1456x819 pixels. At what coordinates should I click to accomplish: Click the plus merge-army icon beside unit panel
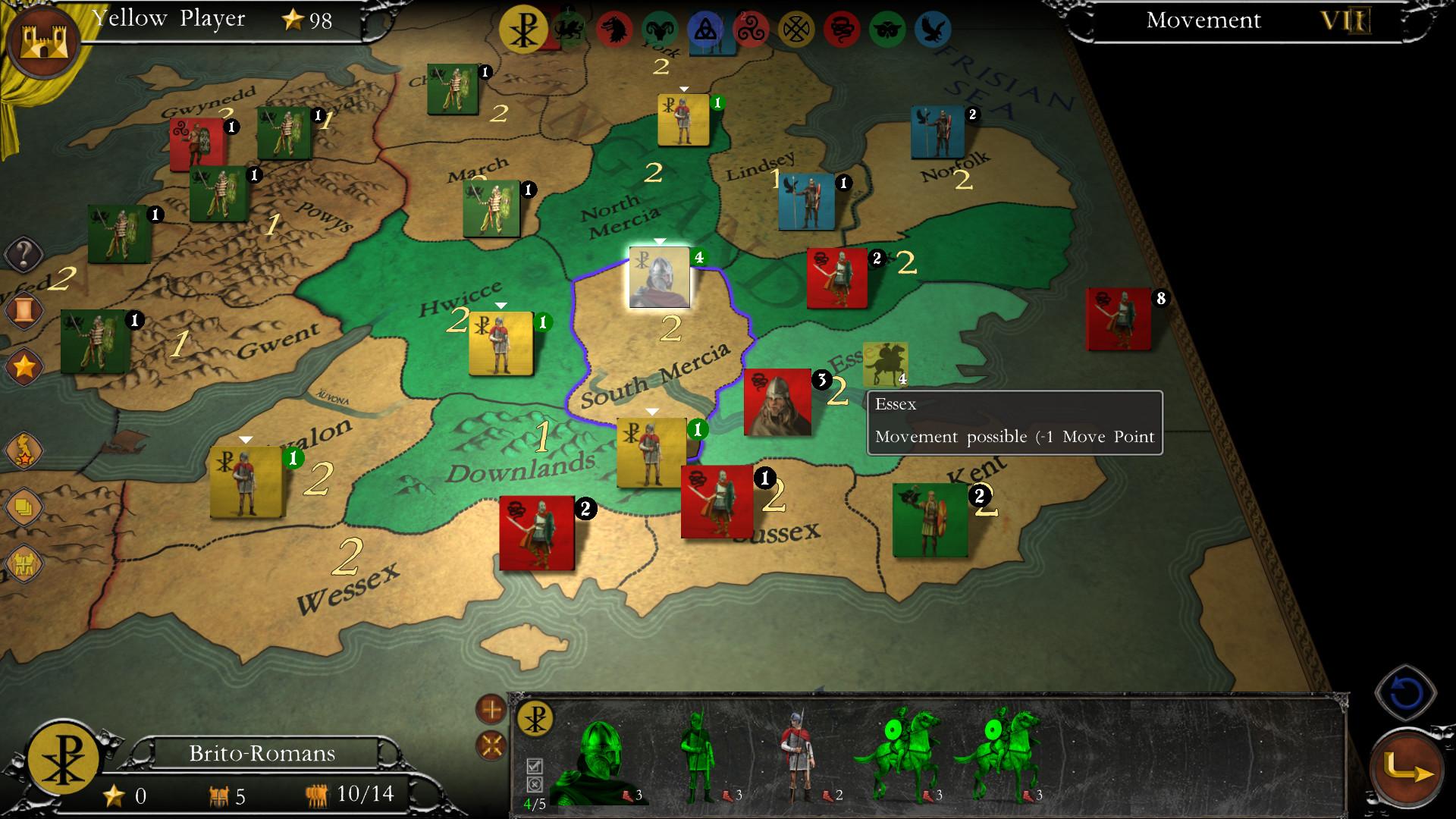click(491, 711)
